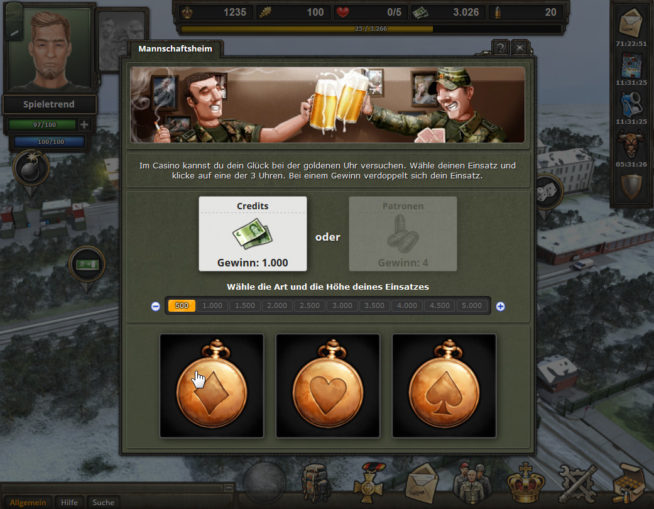
Task: Open the medal cross icon
Action: click(x=370, y=486)
